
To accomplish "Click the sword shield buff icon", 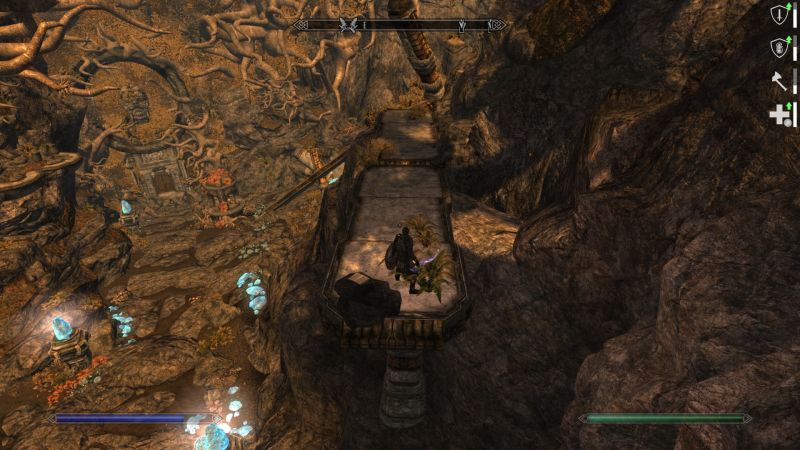I will pos(779,15).
